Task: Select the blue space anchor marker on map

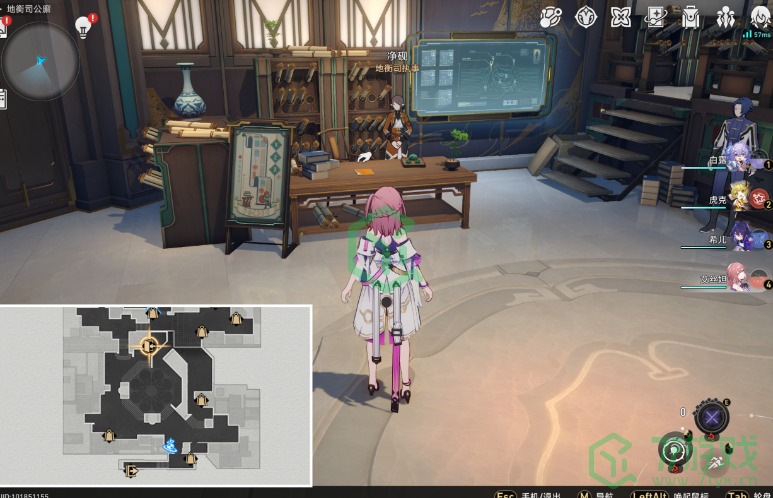Action: (171, 445)
